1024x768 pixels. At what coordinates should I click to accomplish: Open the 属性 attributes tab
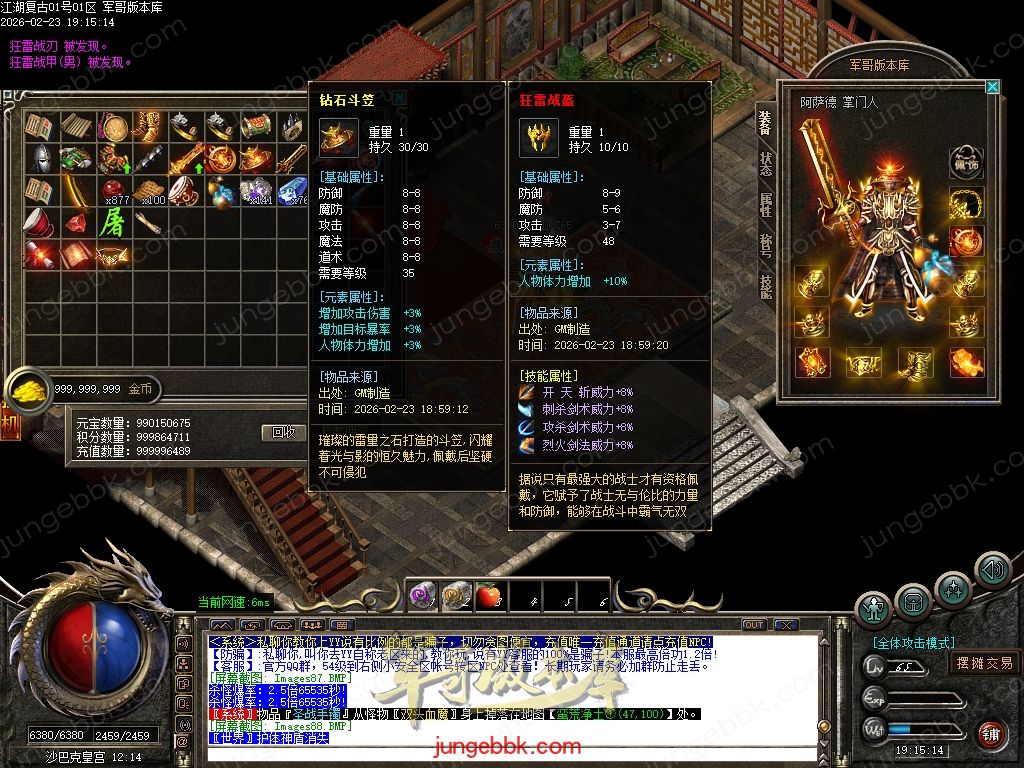pos(765,204)
